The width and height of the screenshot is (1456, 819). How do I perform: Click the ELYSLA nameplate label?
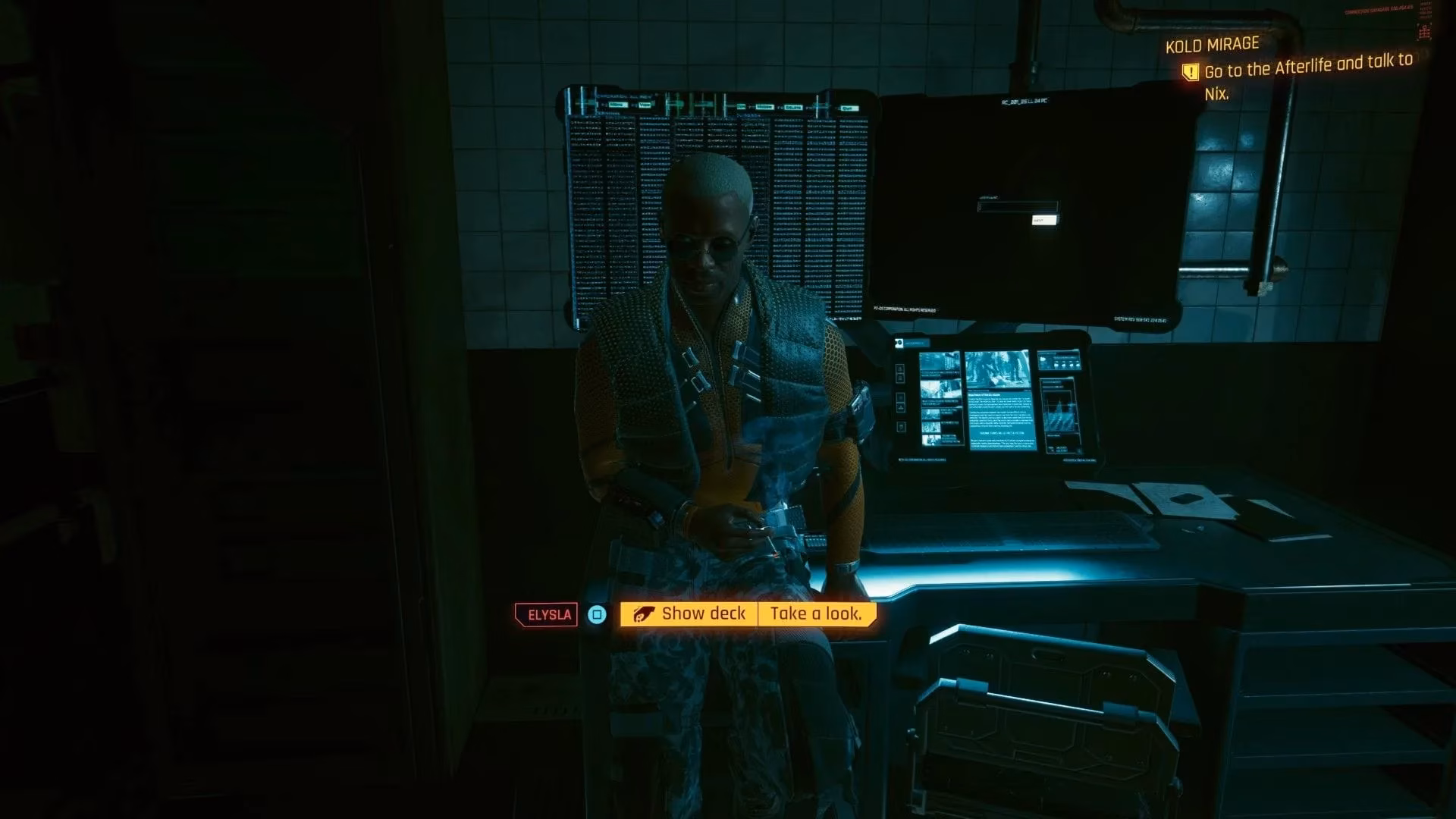click(x=545, y=614)
